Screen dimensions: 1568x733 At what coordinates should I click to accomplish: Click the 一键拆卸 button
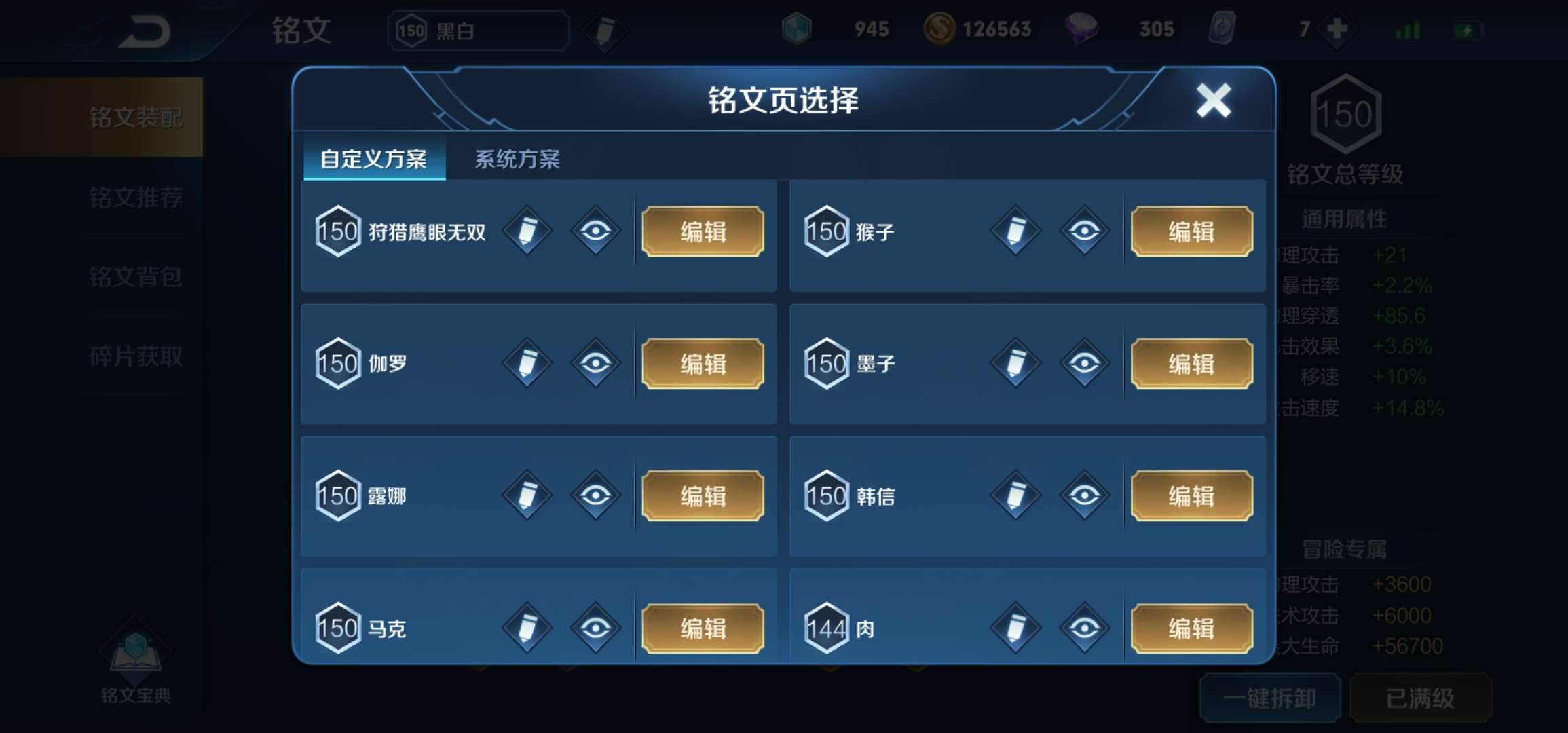tap(1271, 698)
